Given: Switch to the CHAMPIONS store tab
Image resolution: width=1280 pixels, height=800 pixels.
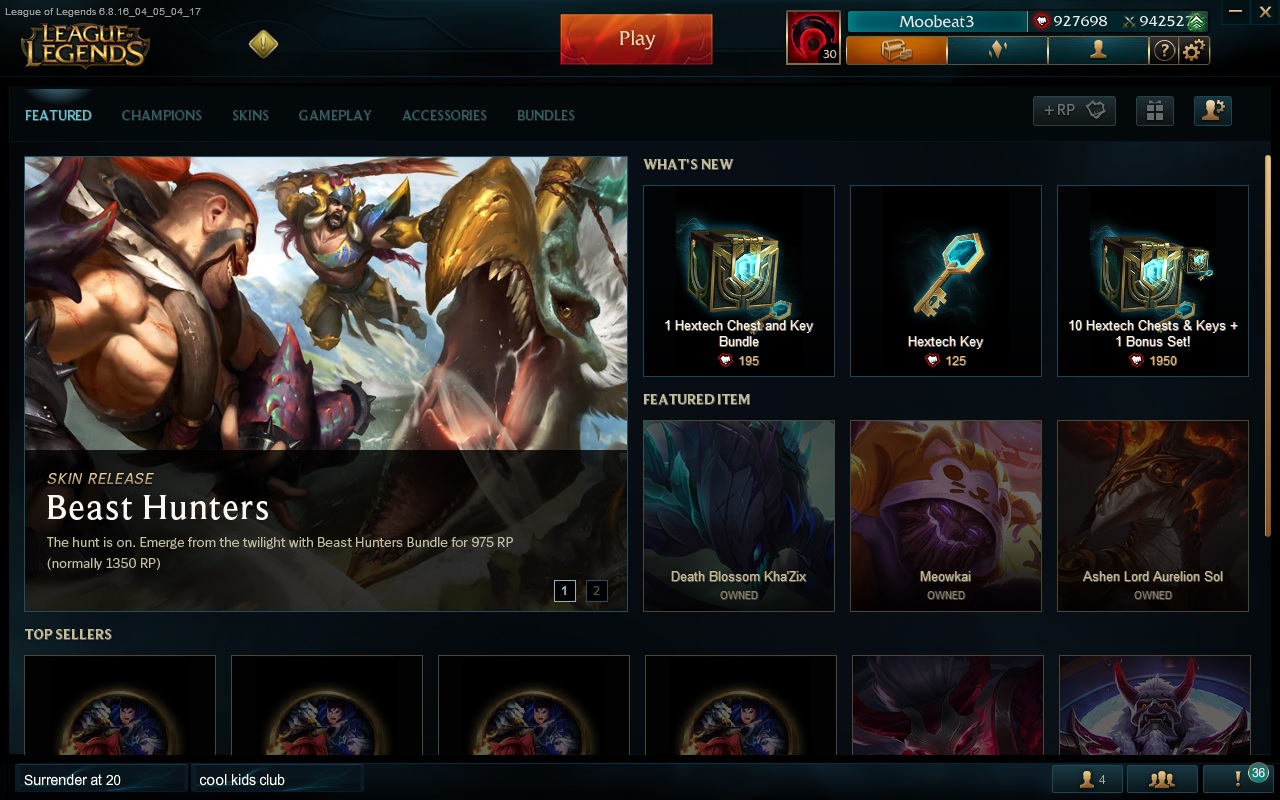Looking at the screenshot, I should 161,115.
